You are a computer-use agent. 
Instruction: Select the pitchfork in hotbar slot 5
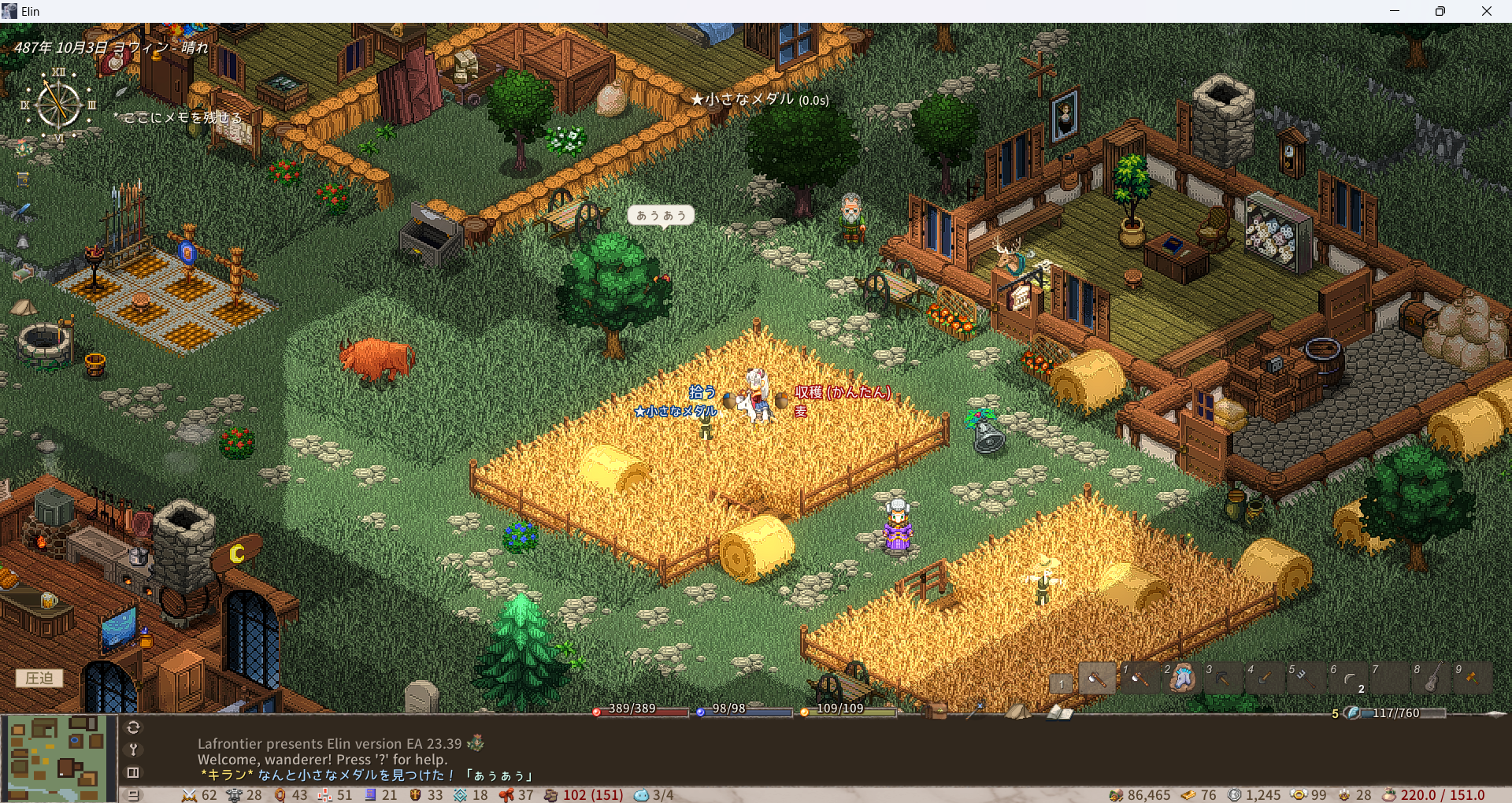pos(1306,678)
